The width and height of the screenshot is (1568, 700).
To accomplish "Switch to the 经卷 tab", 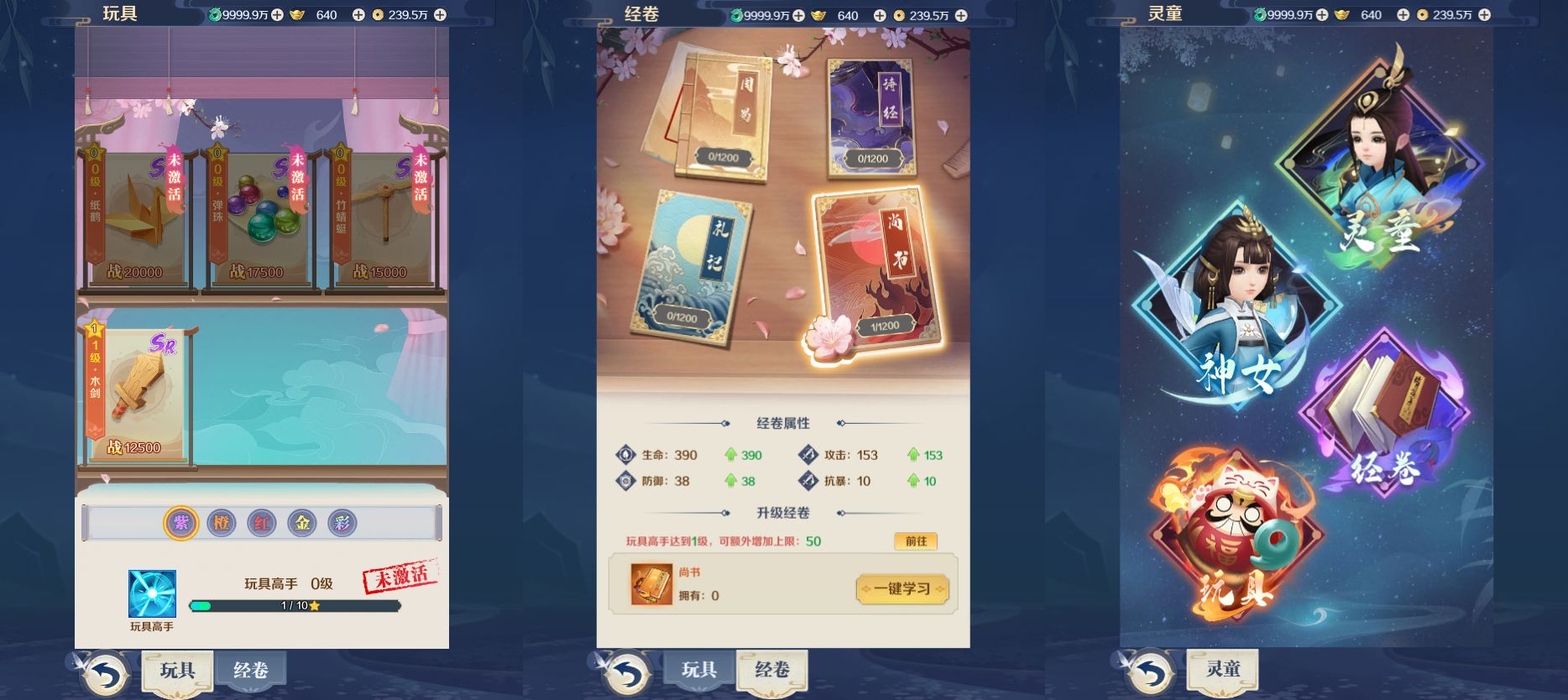I will (248, 671).
